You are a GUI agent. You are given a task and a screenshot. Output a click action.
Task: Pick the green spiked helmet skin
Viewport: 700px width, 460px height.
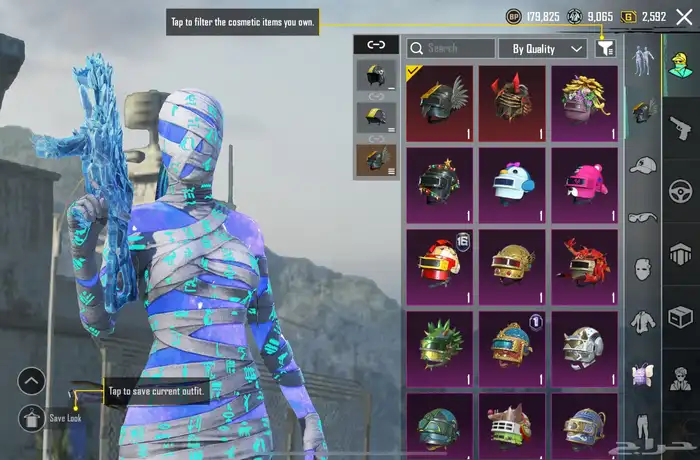pos(439,347)
